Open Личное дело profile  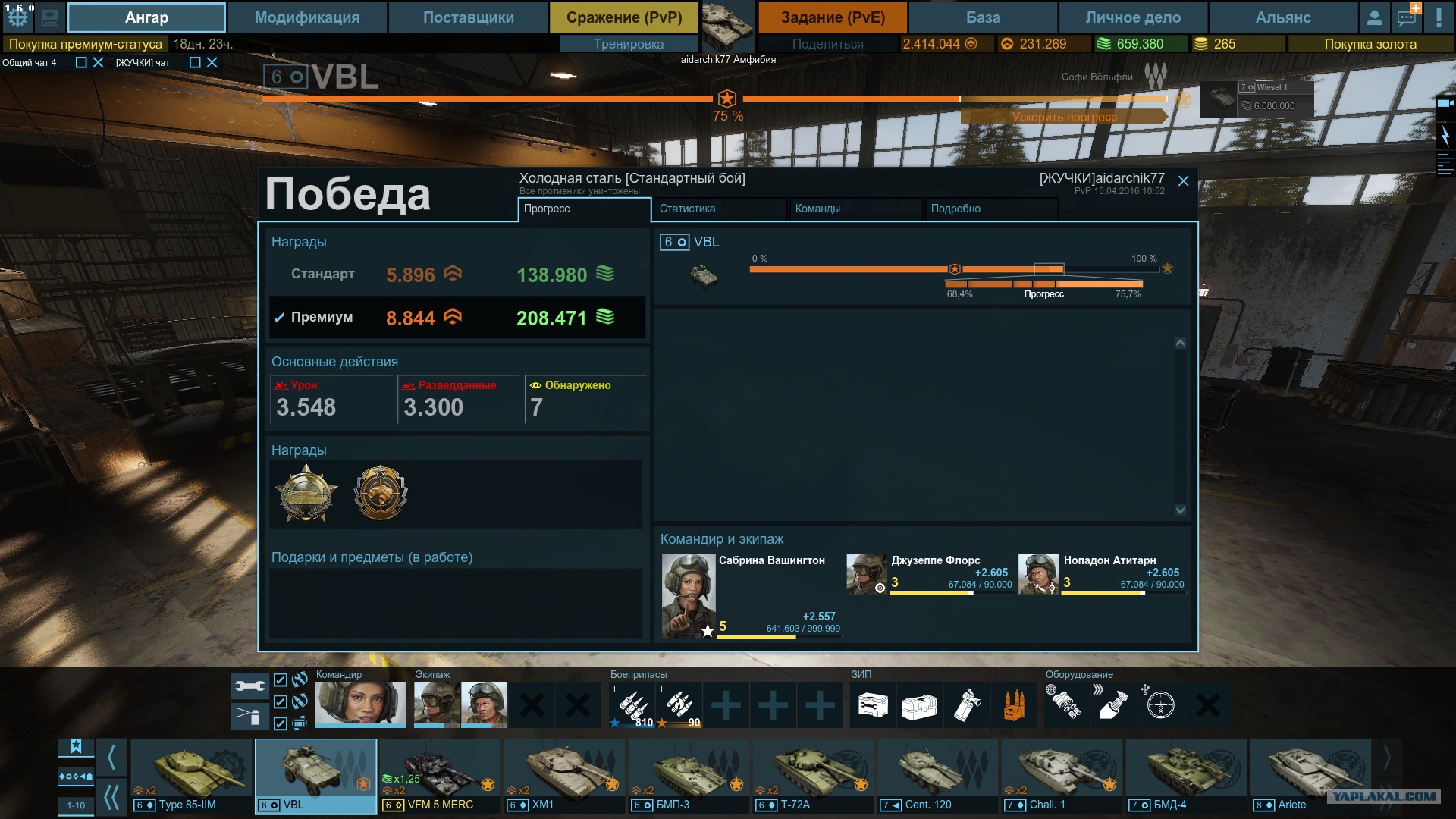[1133, 17]
